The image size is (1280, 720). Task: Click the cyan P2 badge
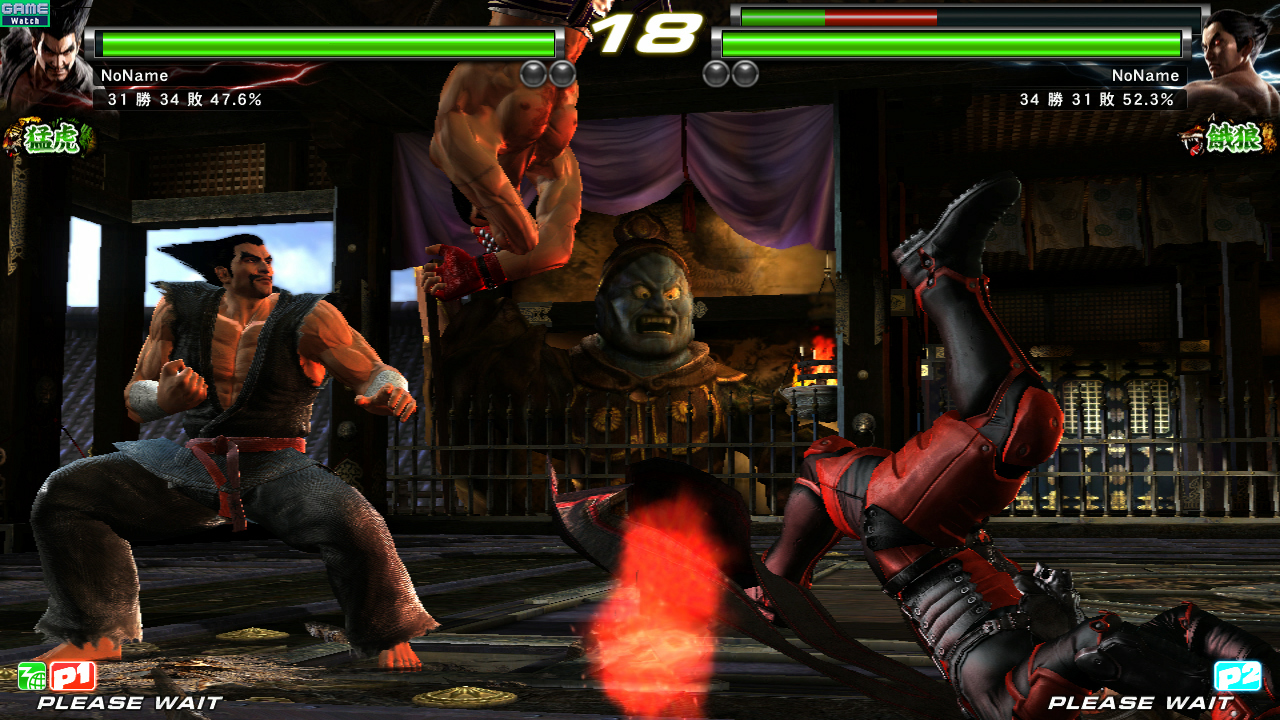coord(1237,677)
